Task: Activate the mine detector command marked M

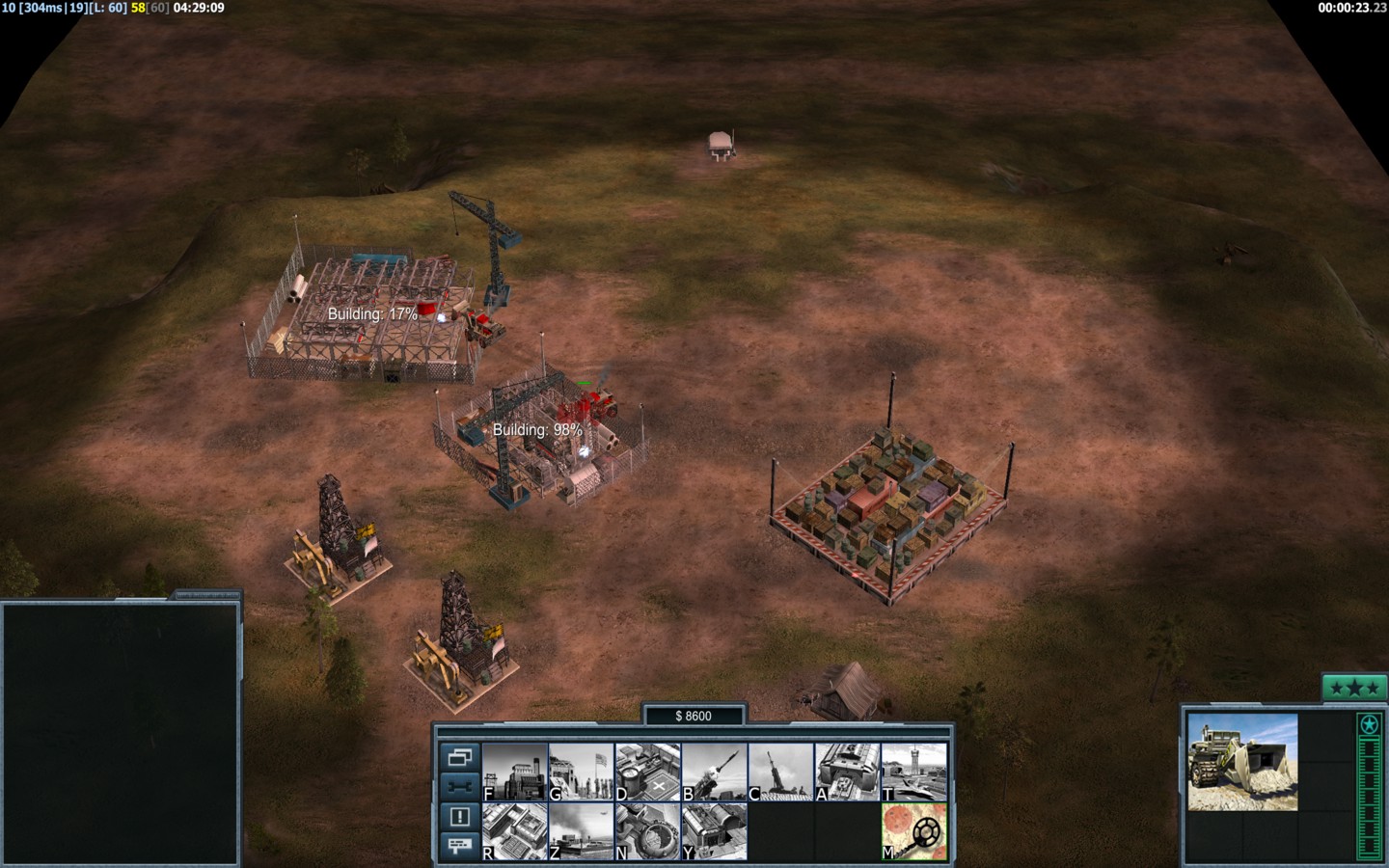Action: click(914, 831)
